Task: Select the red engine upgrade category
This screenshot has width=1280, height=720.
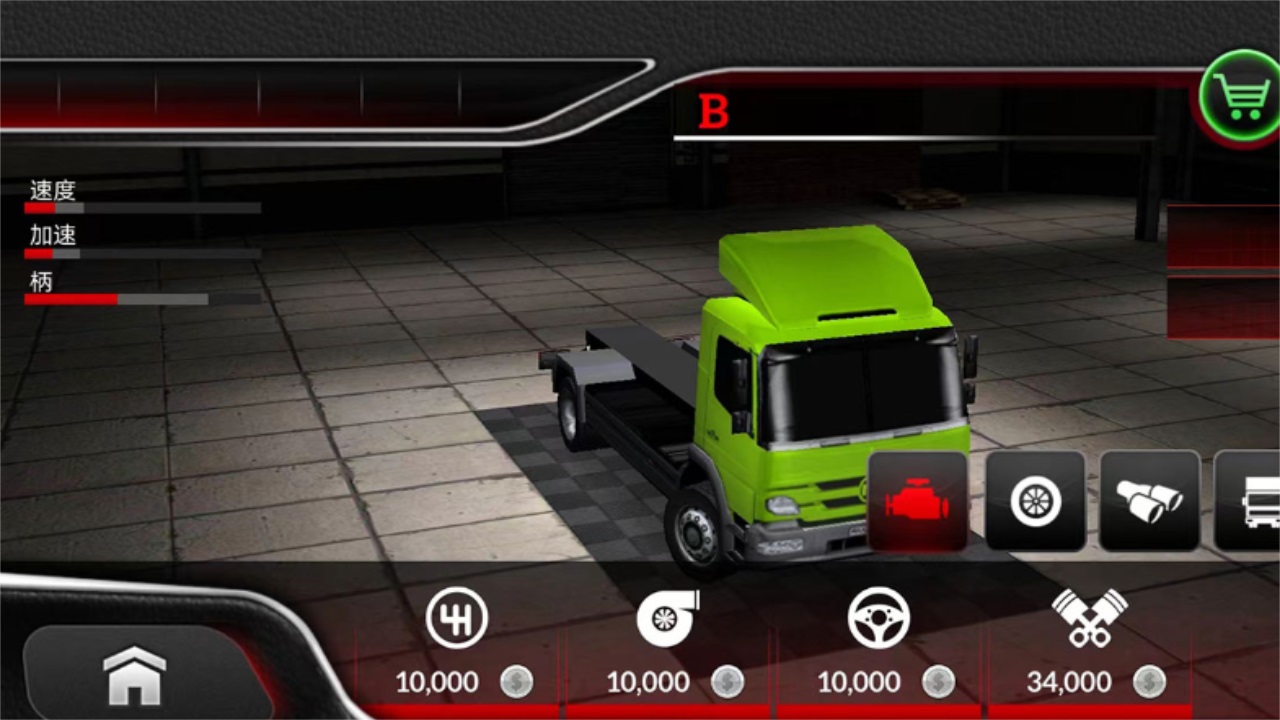Action: 917,501
